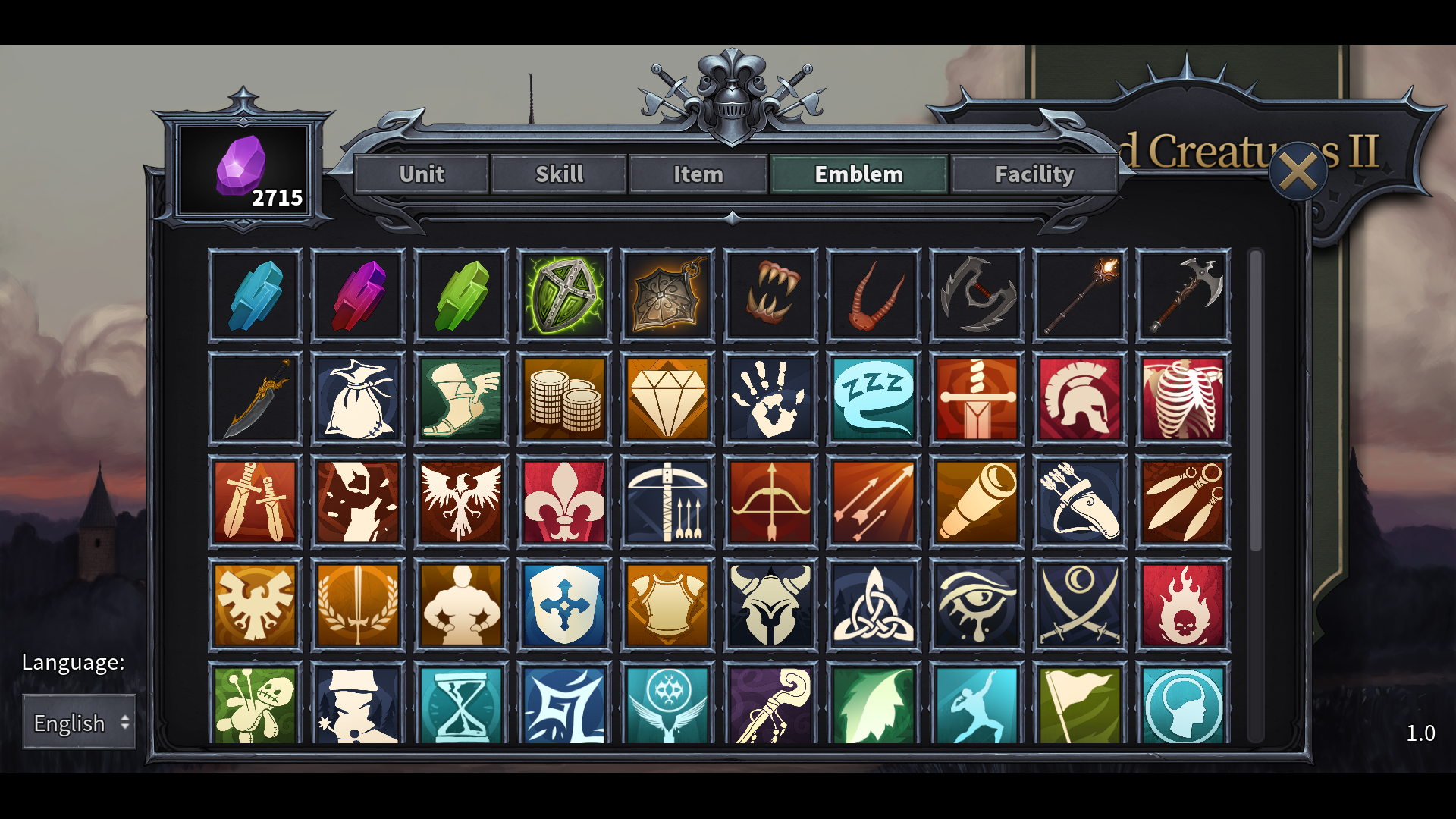Pick the coin stack emblem
Screen dimensions: 1456x819
point(564,398)
